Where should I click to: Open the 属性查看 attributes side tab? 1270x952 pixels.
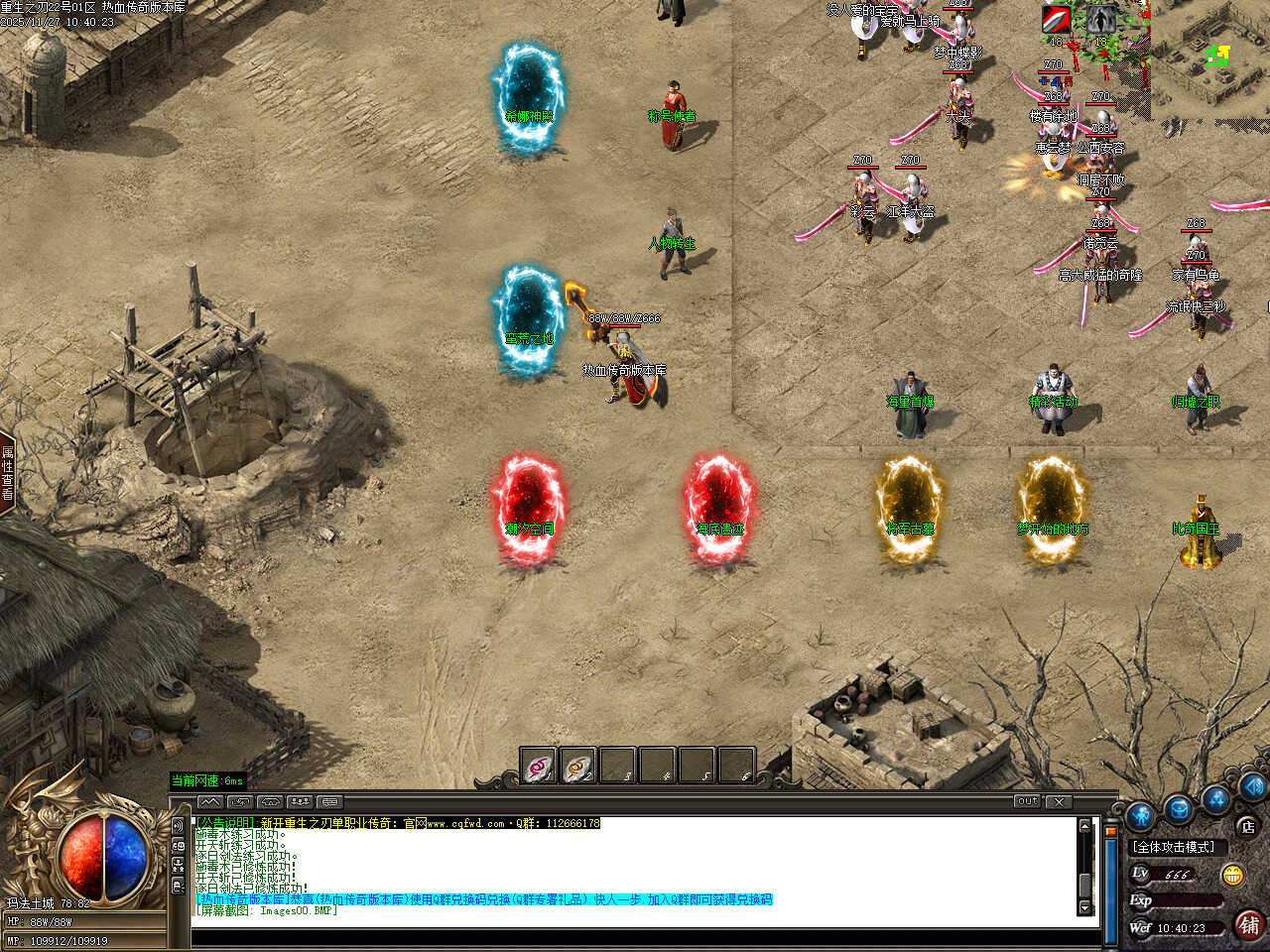(x=8, y=473)
